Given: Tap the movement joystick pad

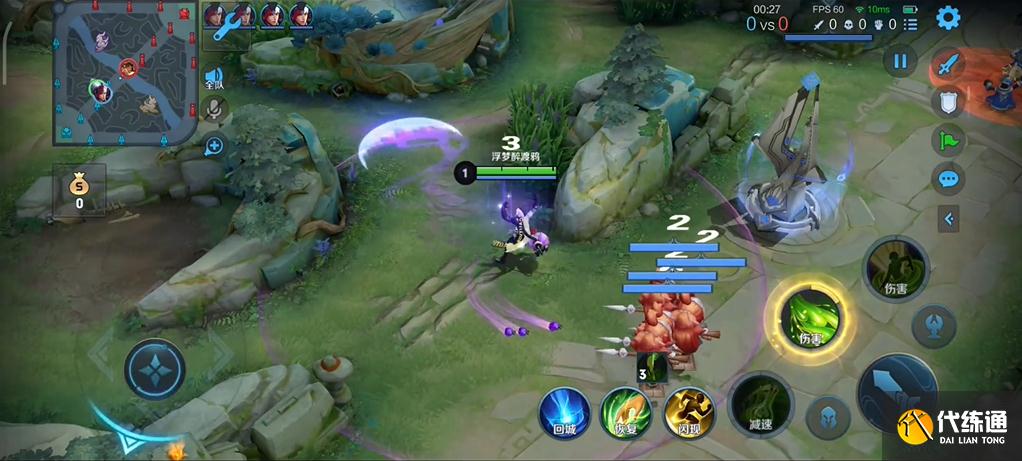Looking at the screenshot, I should point(155,369).
